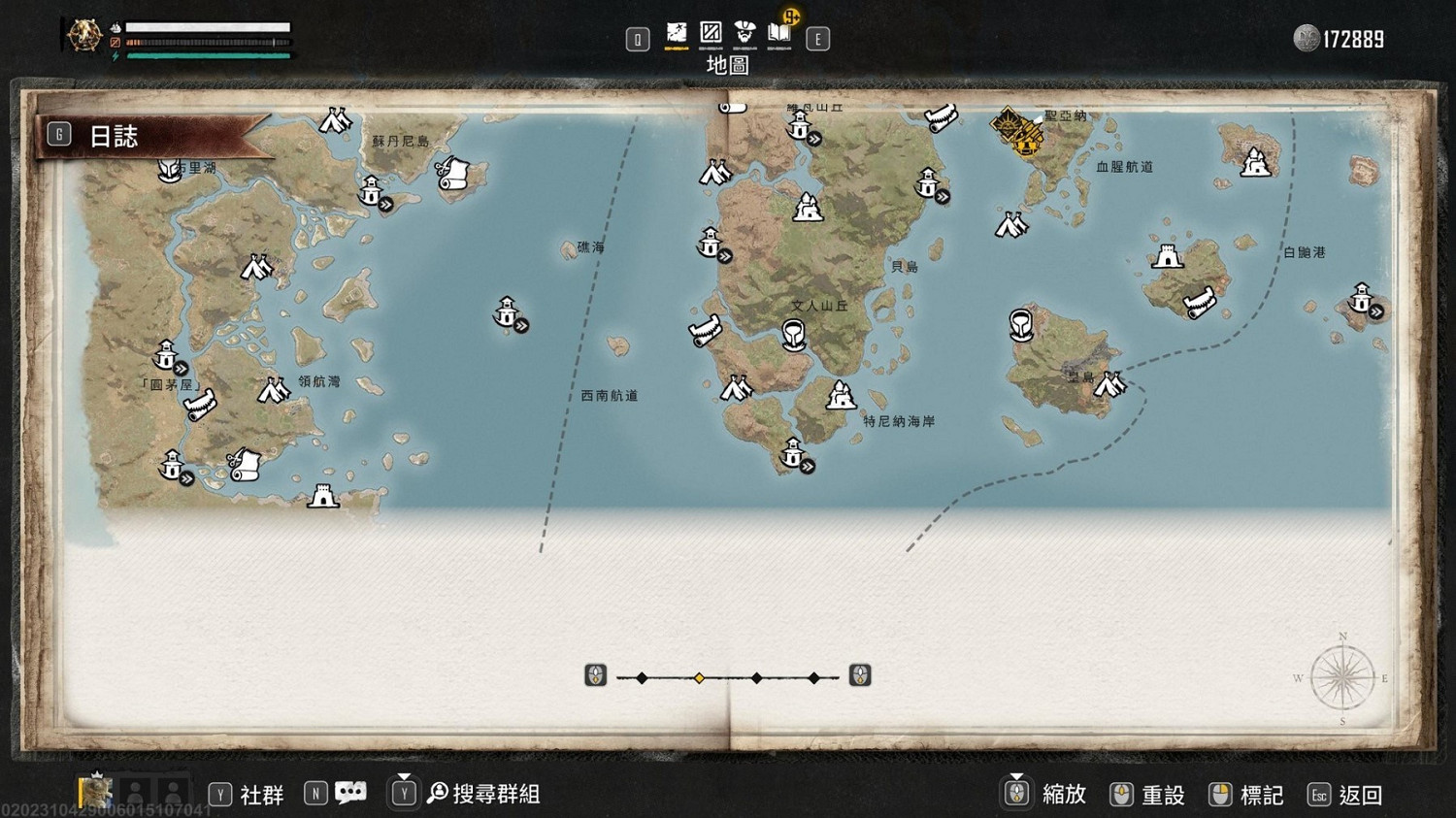Click the scroll marker icon near 白鯛港
The width and height of the screenshot is (1456, 818).
[x=1199, y=304]
